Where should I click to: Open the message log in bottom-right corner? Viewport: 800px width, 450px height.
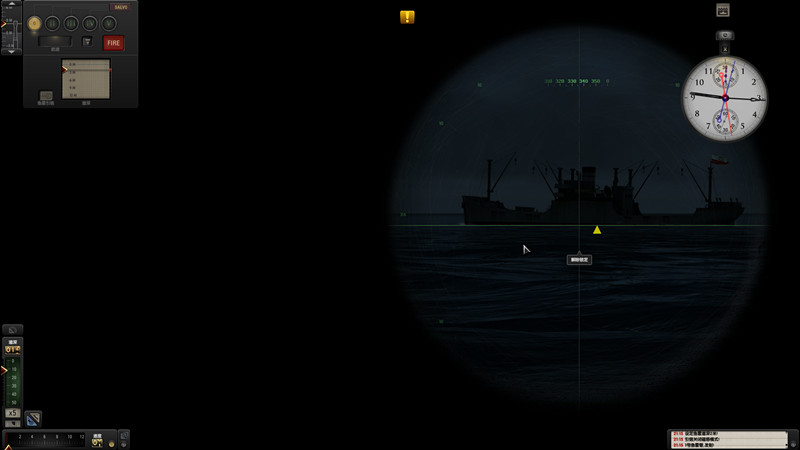point(731,439)
